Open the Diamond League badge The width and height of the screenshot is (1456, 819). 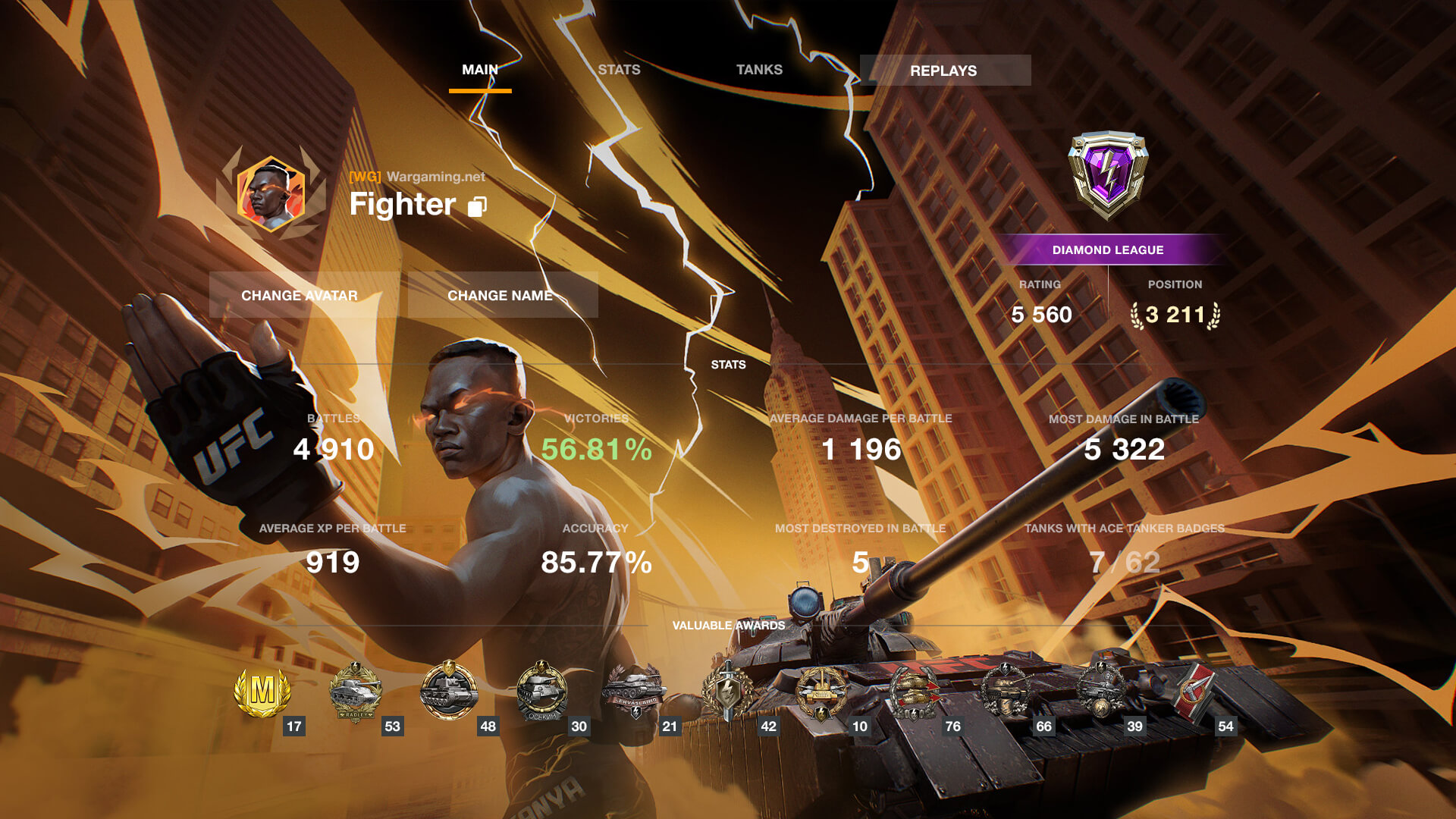coord(1108,174)
